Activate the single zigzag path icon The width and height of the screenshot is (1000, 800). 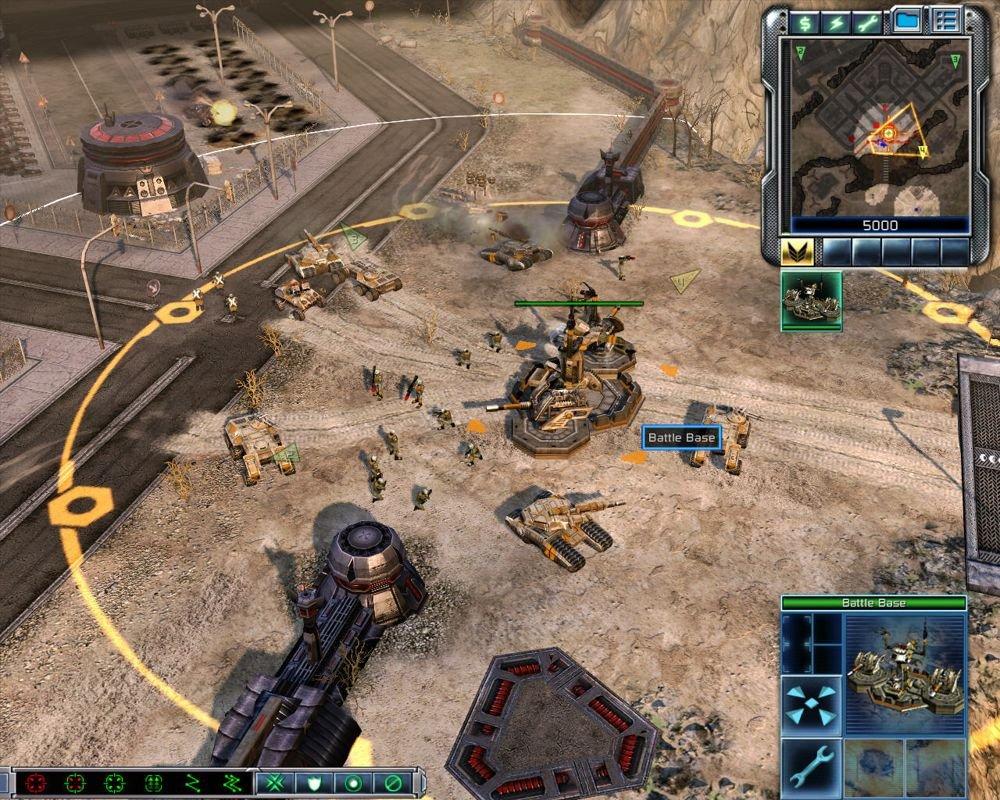(193, 783)
